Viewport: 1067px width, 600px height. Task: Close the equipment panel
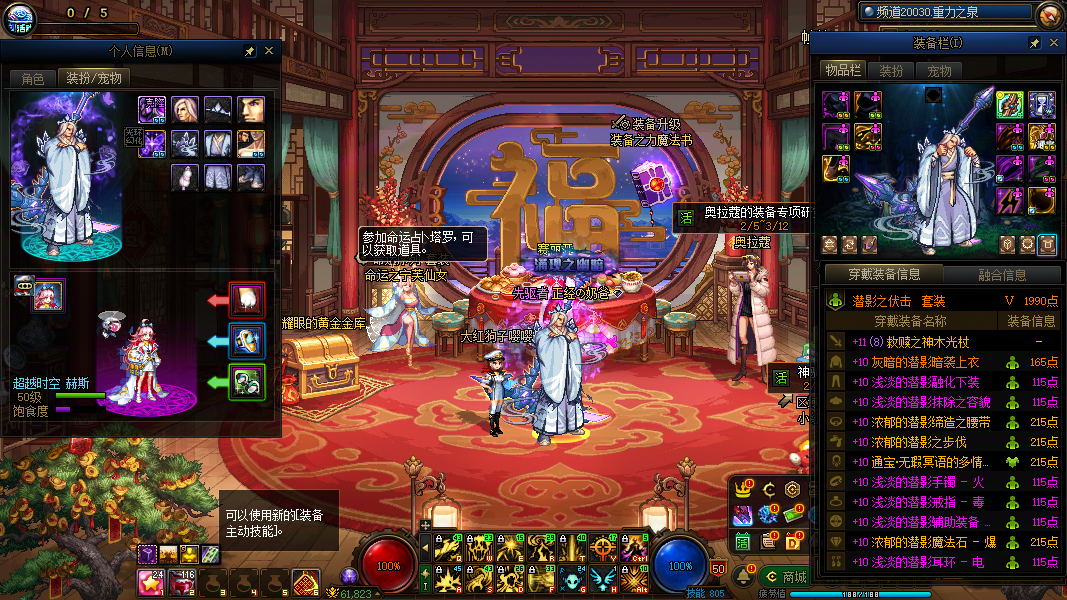tap(1052, 44)
